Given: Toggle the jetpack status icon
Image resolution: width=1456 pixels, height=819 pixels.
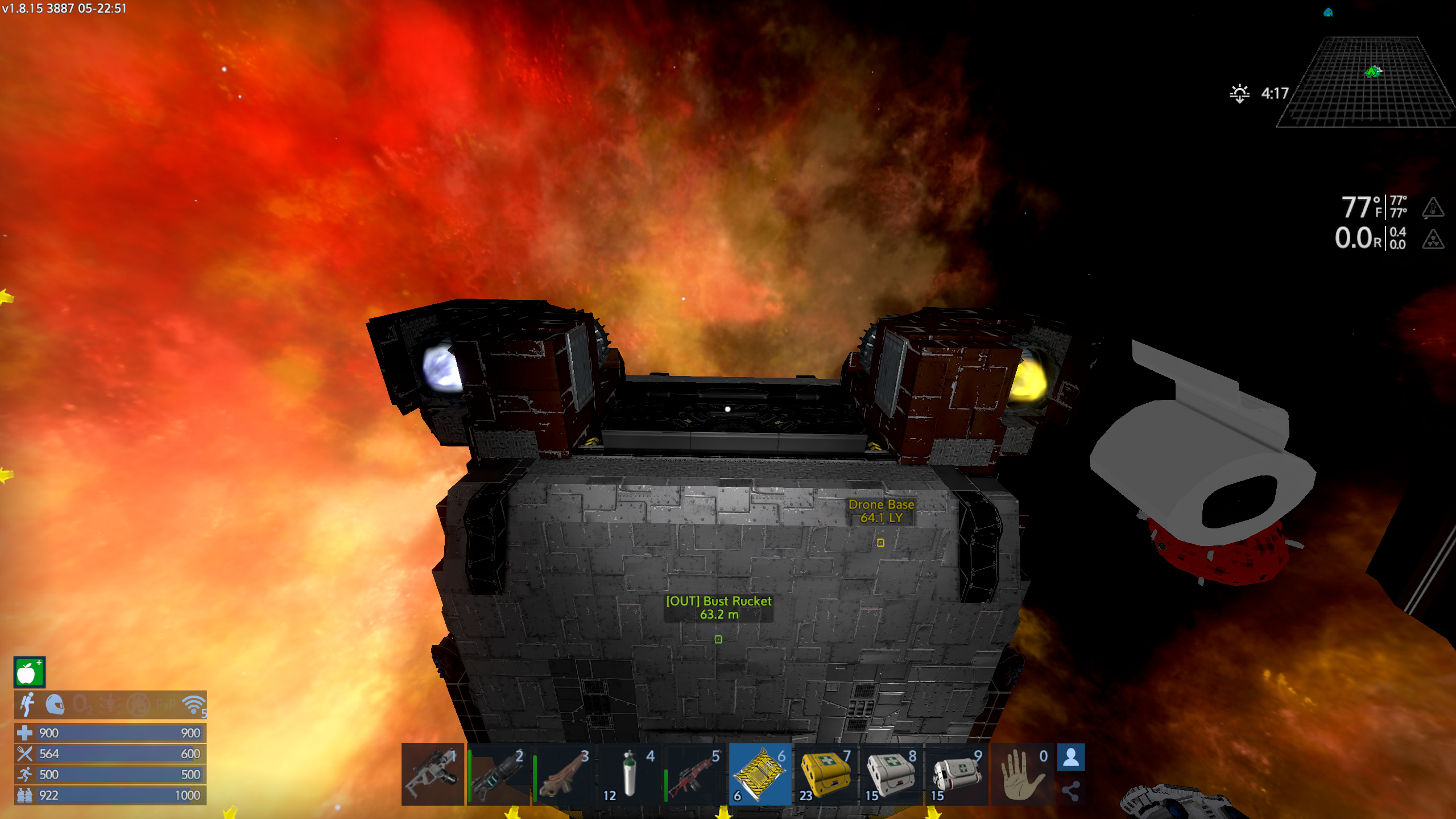Looking at the screenshot, I should [x=27, y=705].
